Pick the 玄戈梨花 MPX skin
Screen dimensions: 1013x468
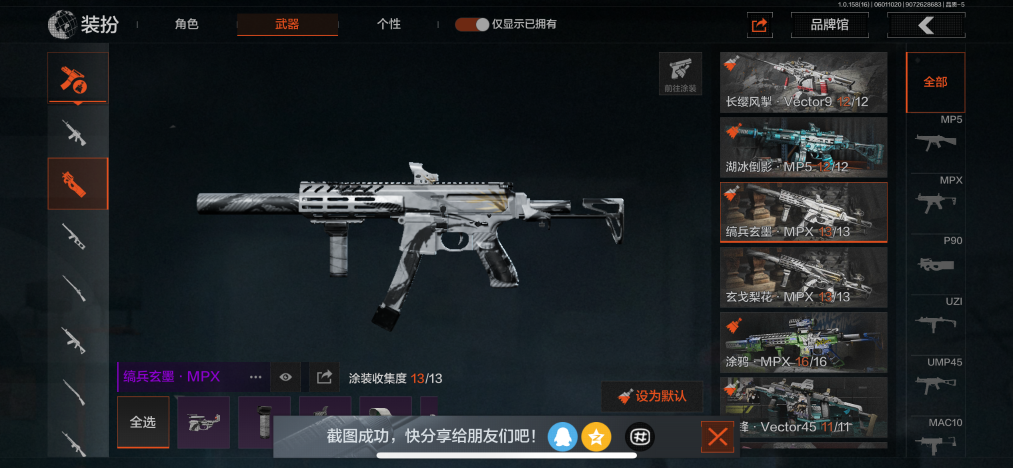(x=803, y=277)
